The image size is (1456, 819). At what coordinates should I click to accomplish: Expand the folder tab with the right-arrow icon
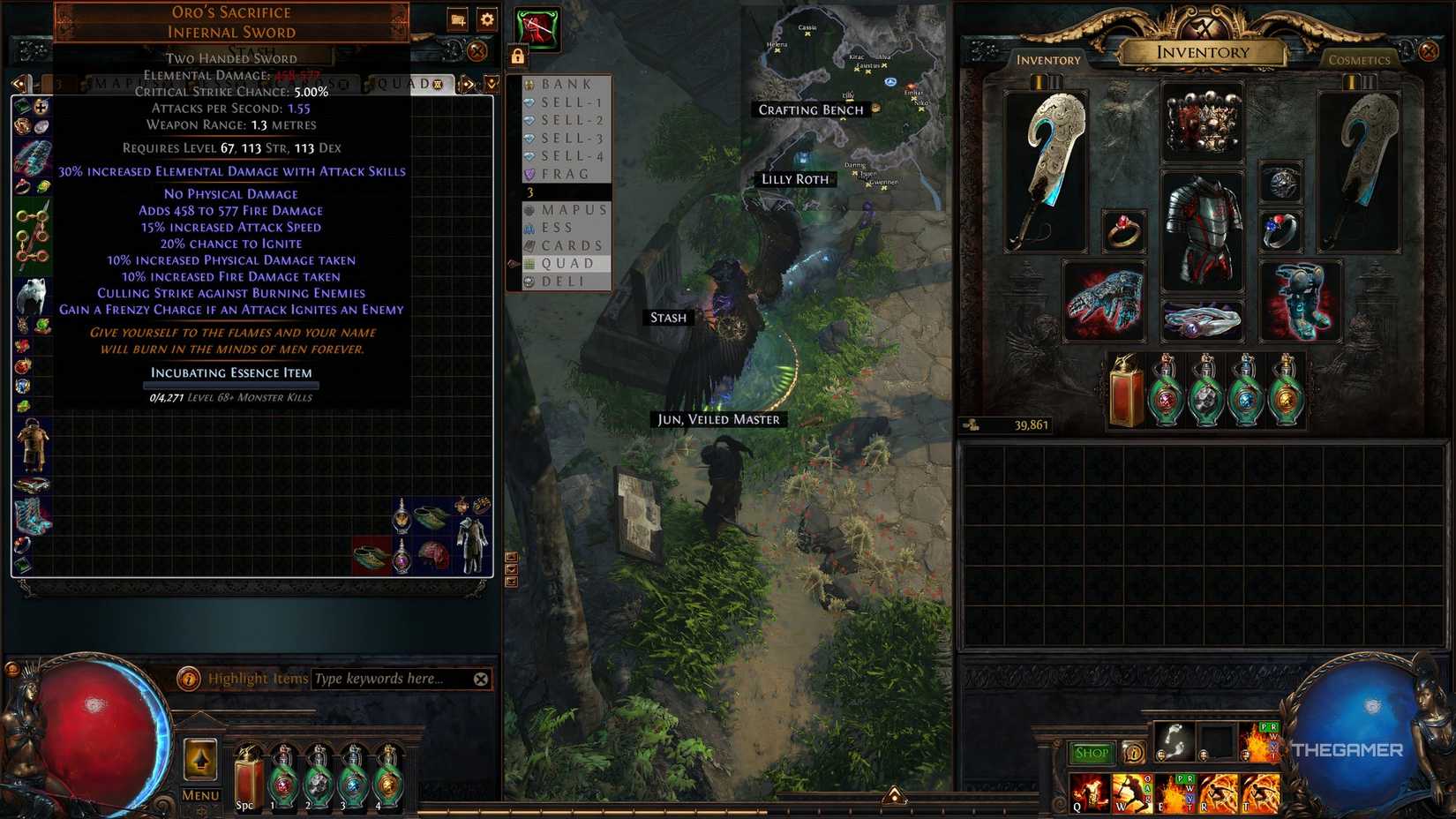(467, 83)
